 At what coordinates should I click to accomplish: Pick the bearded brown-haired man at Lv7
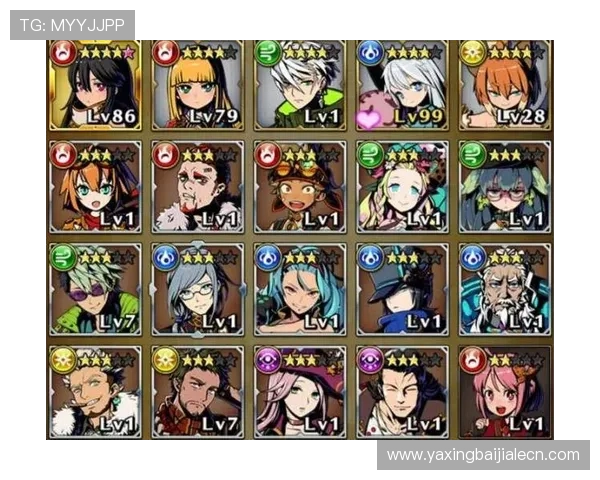pos(197,391)
